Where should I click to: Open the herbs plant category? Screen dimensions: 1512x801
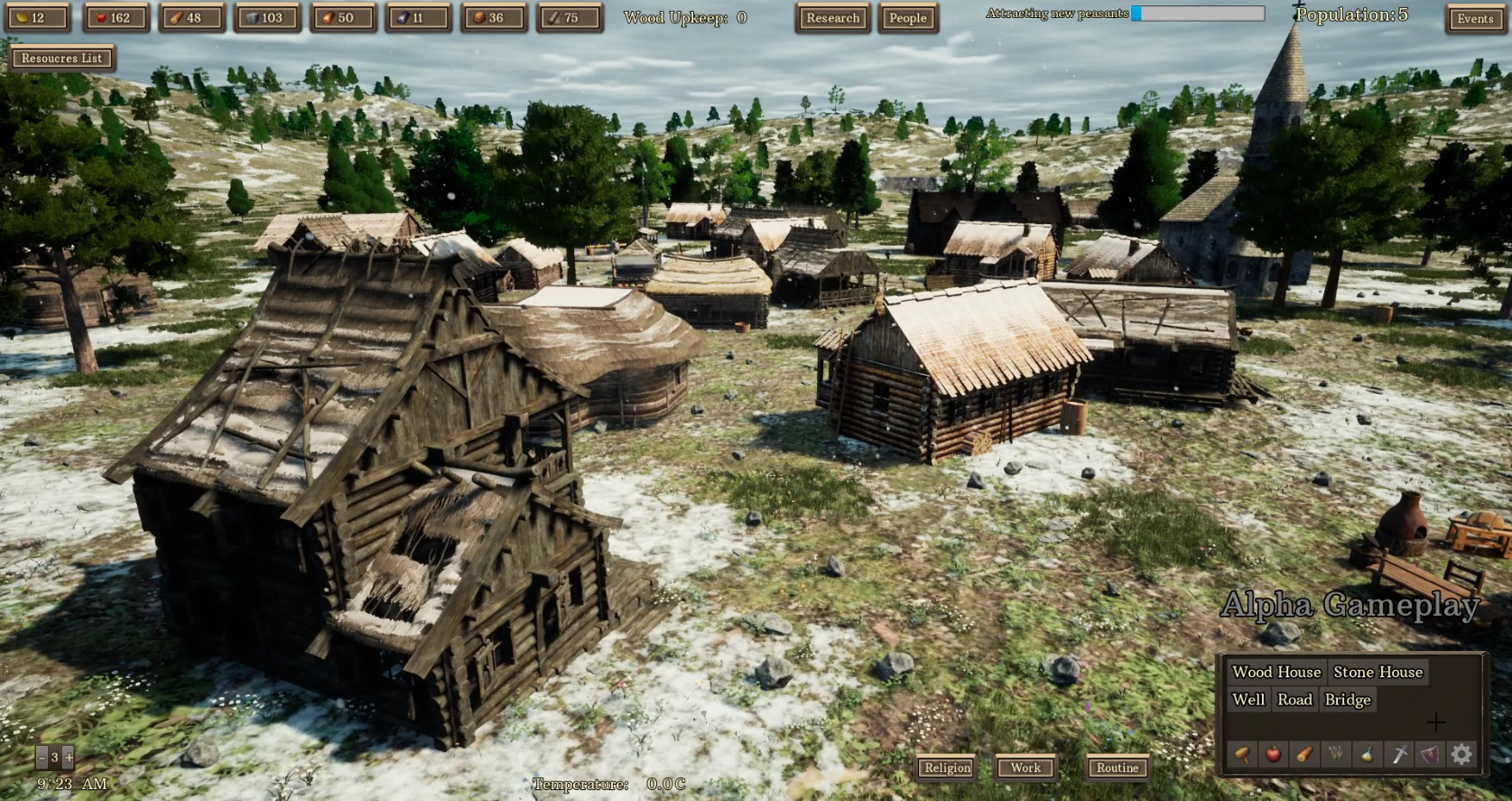[1336, 754]
